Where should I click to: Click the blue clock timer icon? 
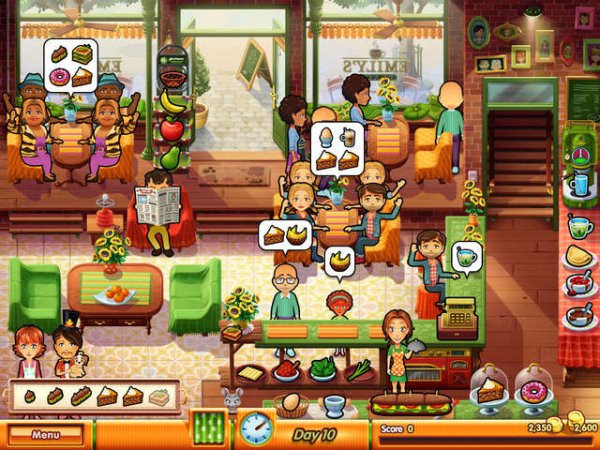256,428
